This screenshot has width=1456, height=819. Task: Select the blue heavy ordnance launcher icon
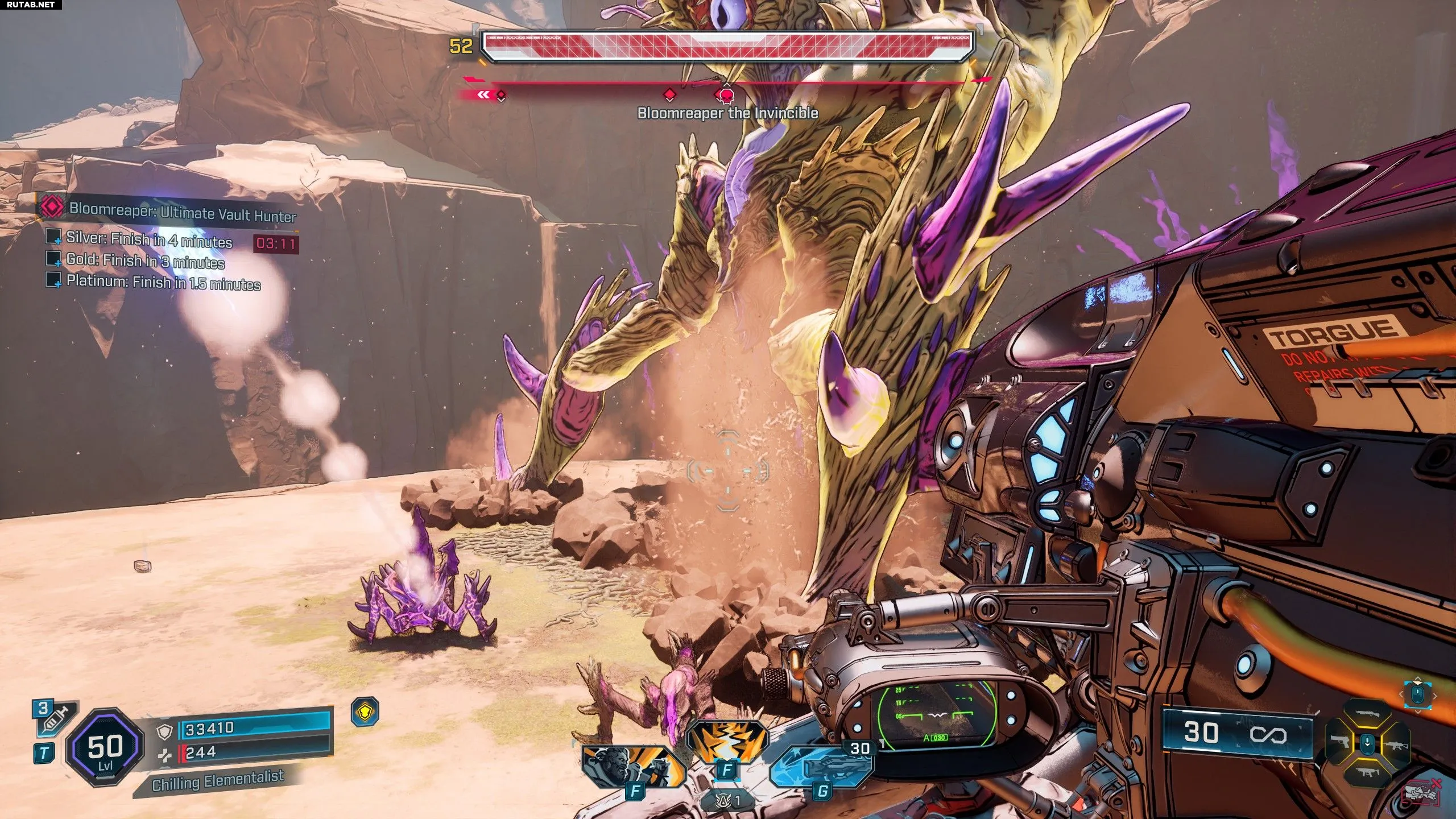point(823,766)
